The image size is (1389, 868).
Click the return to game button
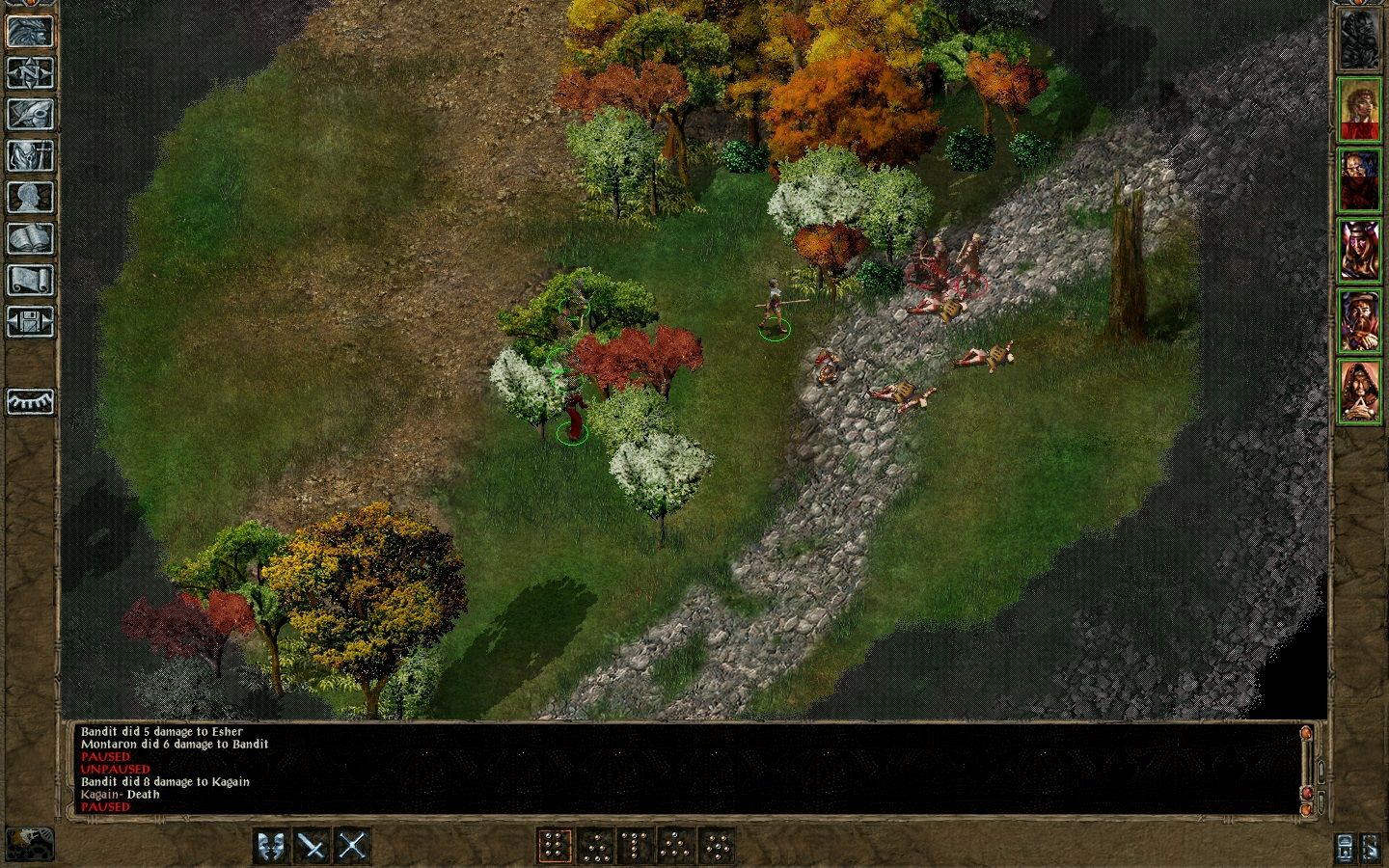30,31
